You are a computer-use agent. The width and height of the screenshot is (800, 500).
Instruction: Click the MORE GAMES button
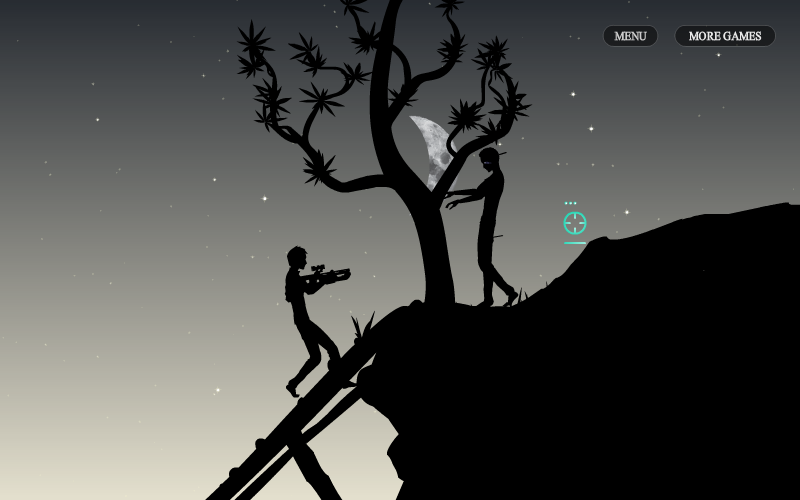click(x=725, y=36)
